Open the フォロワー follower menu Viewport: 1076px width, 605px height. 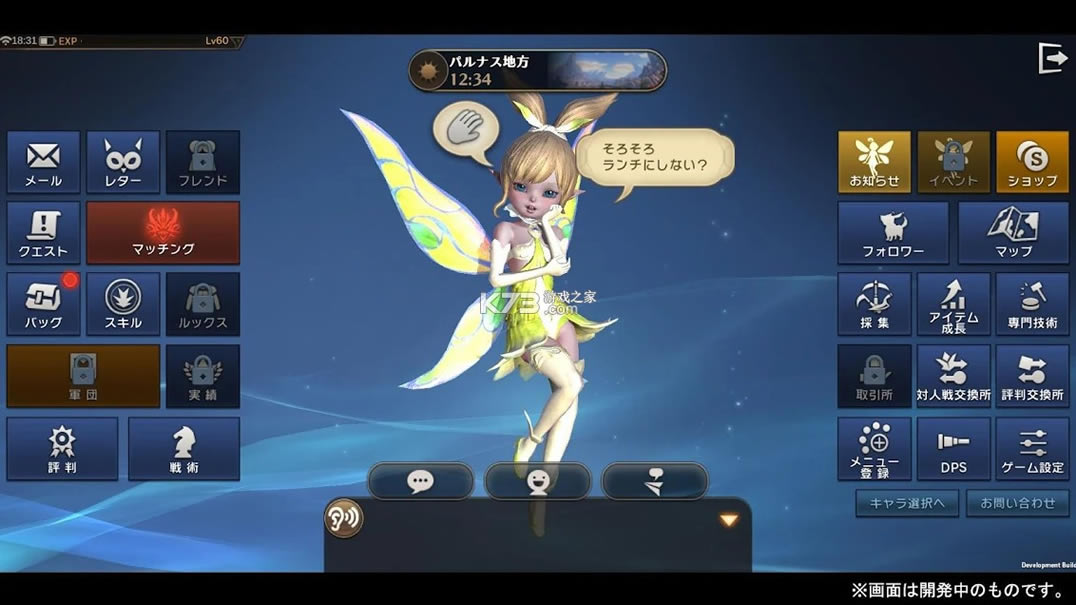[x=893, y=233]
